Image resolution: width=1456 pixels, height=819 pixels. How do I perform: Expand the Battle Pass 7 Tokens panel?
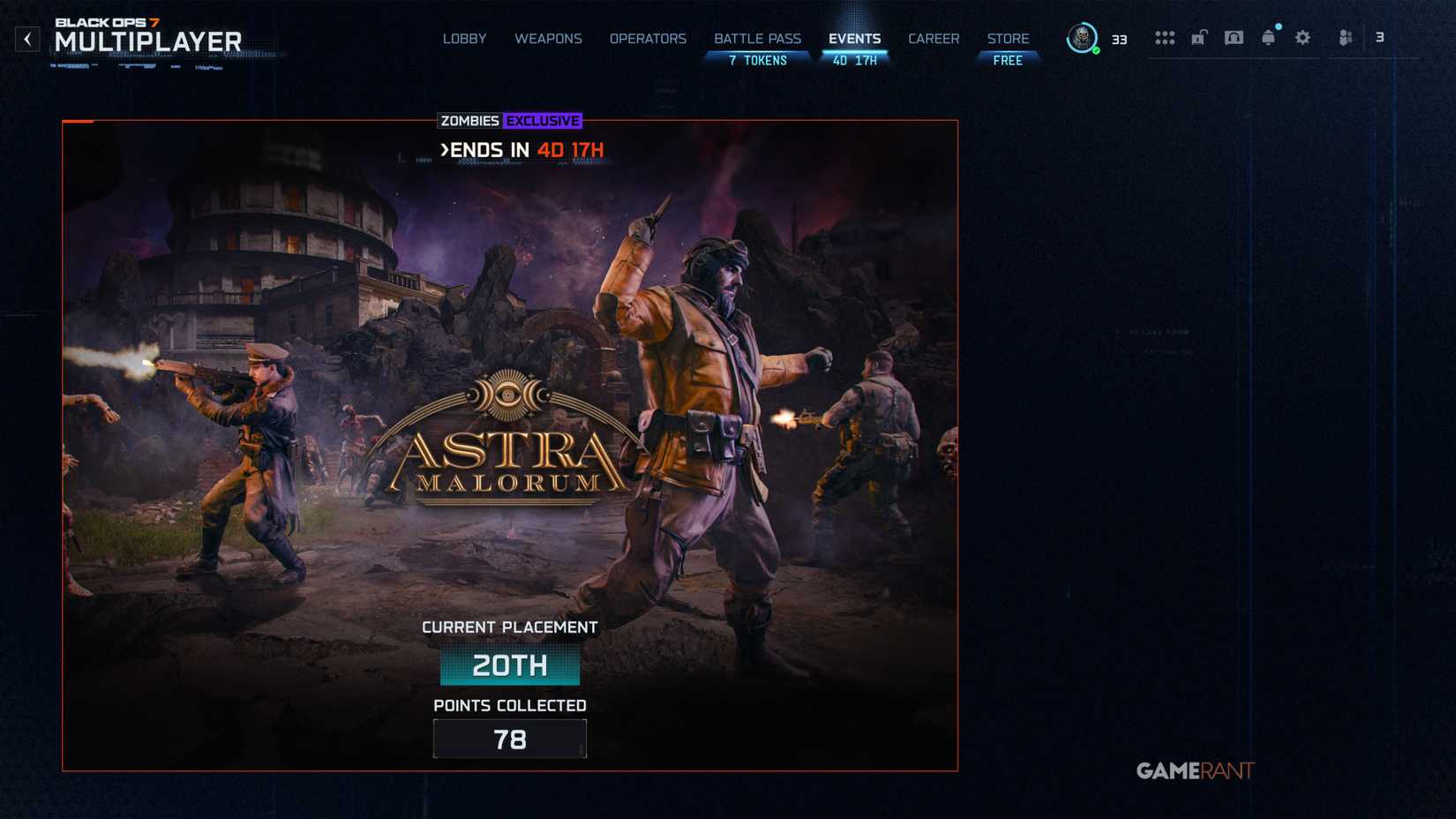point(756,60)
